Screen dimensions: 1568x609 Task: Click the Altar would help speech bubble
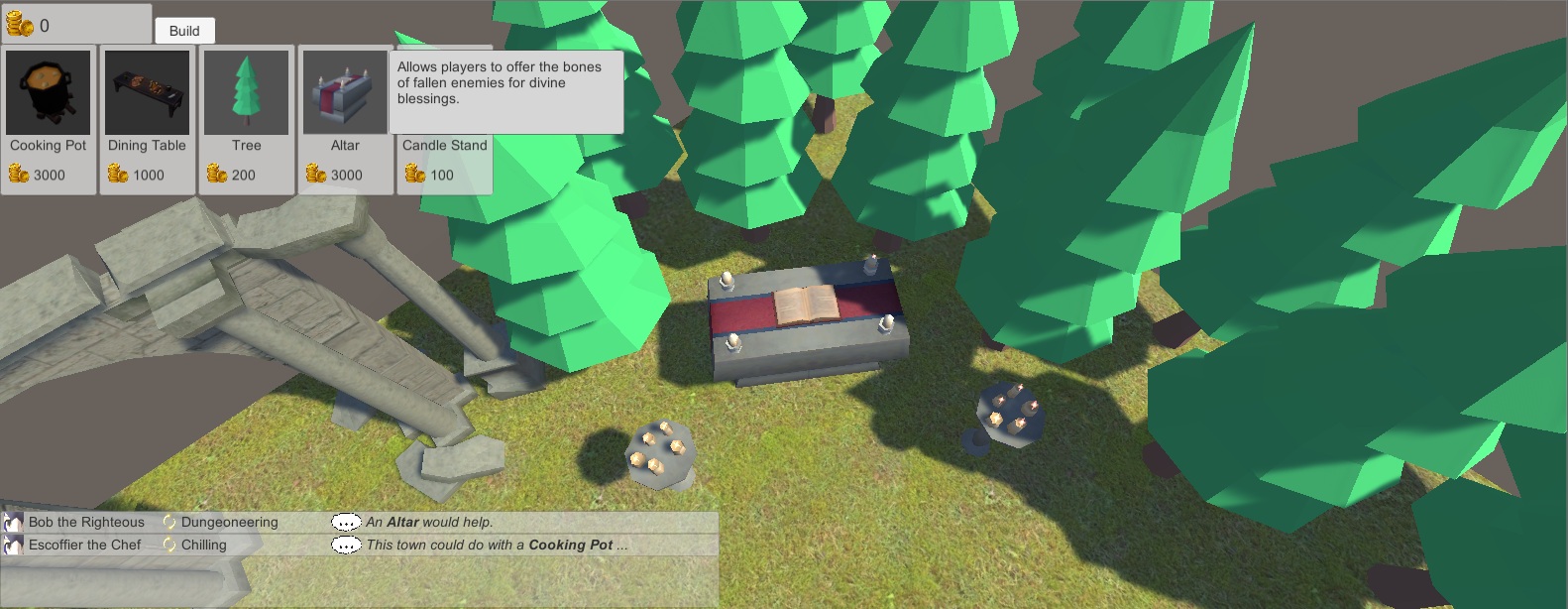(346, 522)
